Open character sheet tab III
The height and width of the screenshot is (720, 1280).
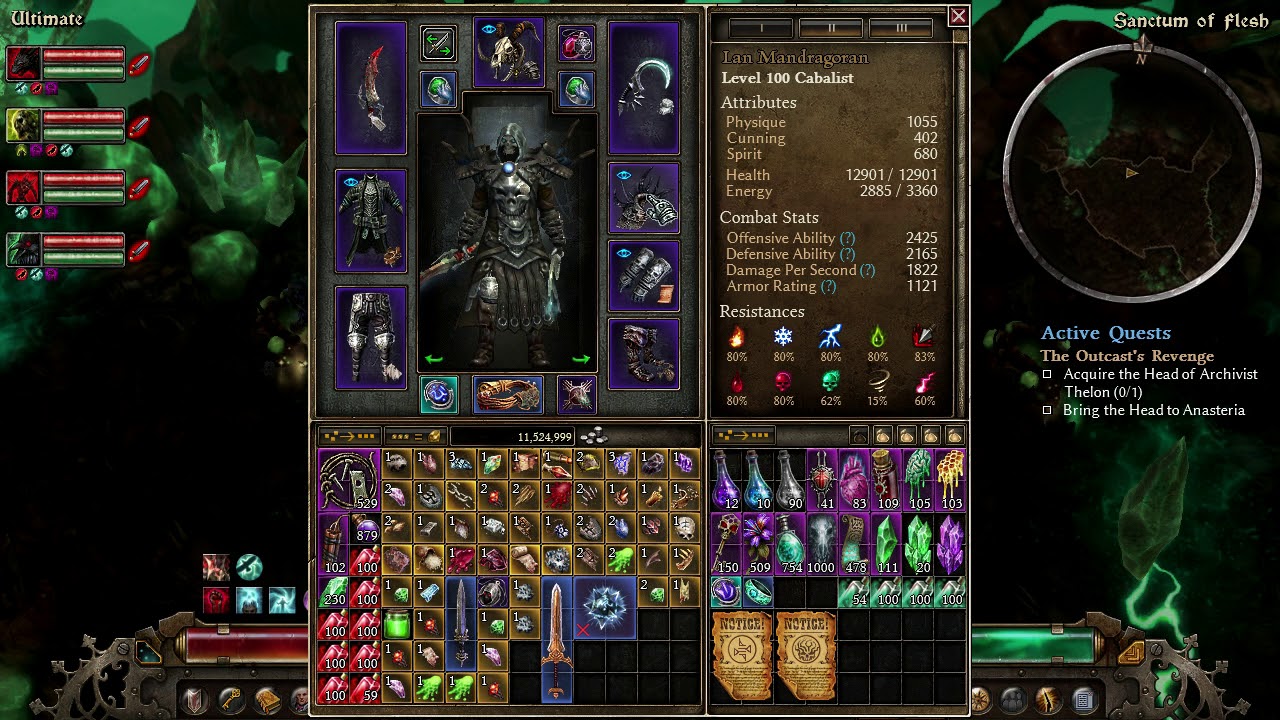point(901,28)
